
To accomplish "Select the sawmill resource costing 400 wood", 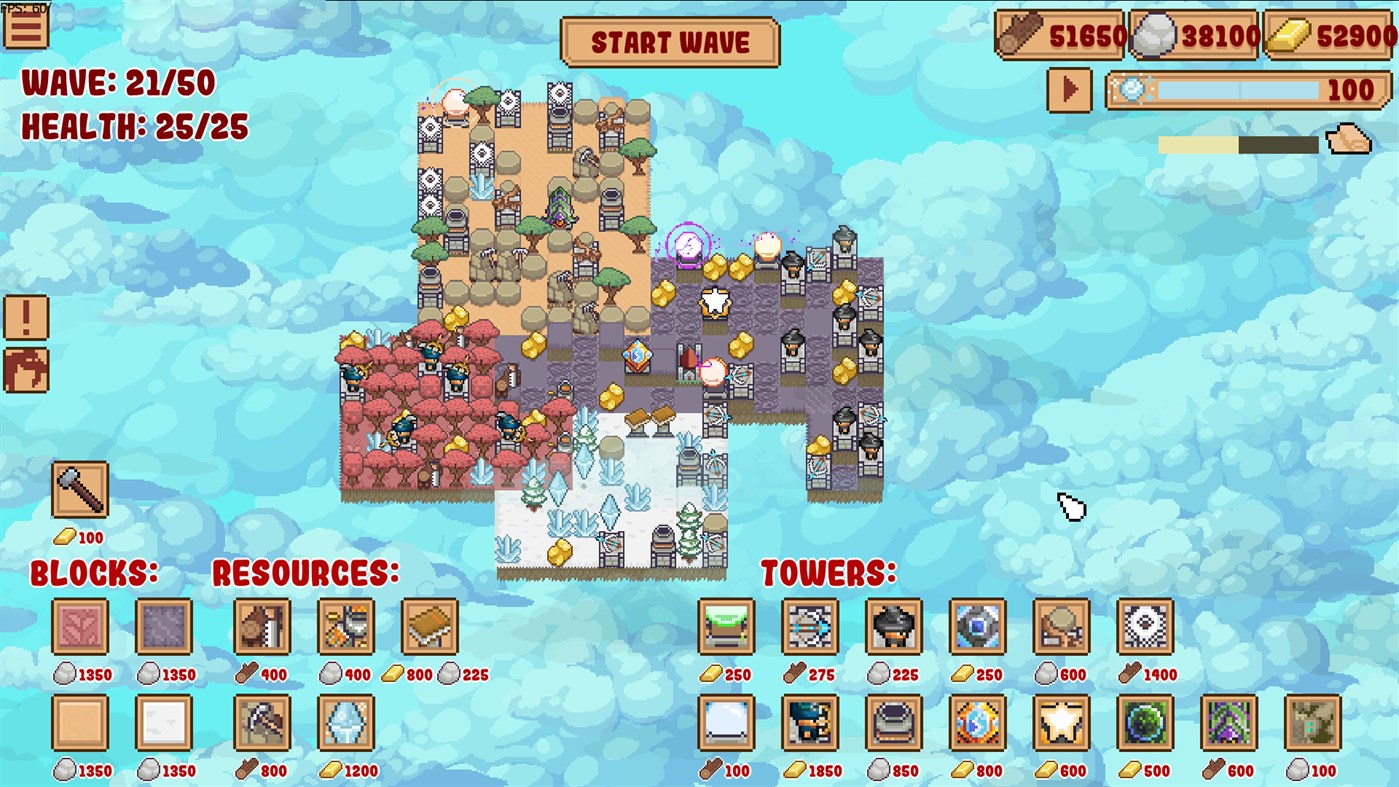I will [x=262, y=628].
